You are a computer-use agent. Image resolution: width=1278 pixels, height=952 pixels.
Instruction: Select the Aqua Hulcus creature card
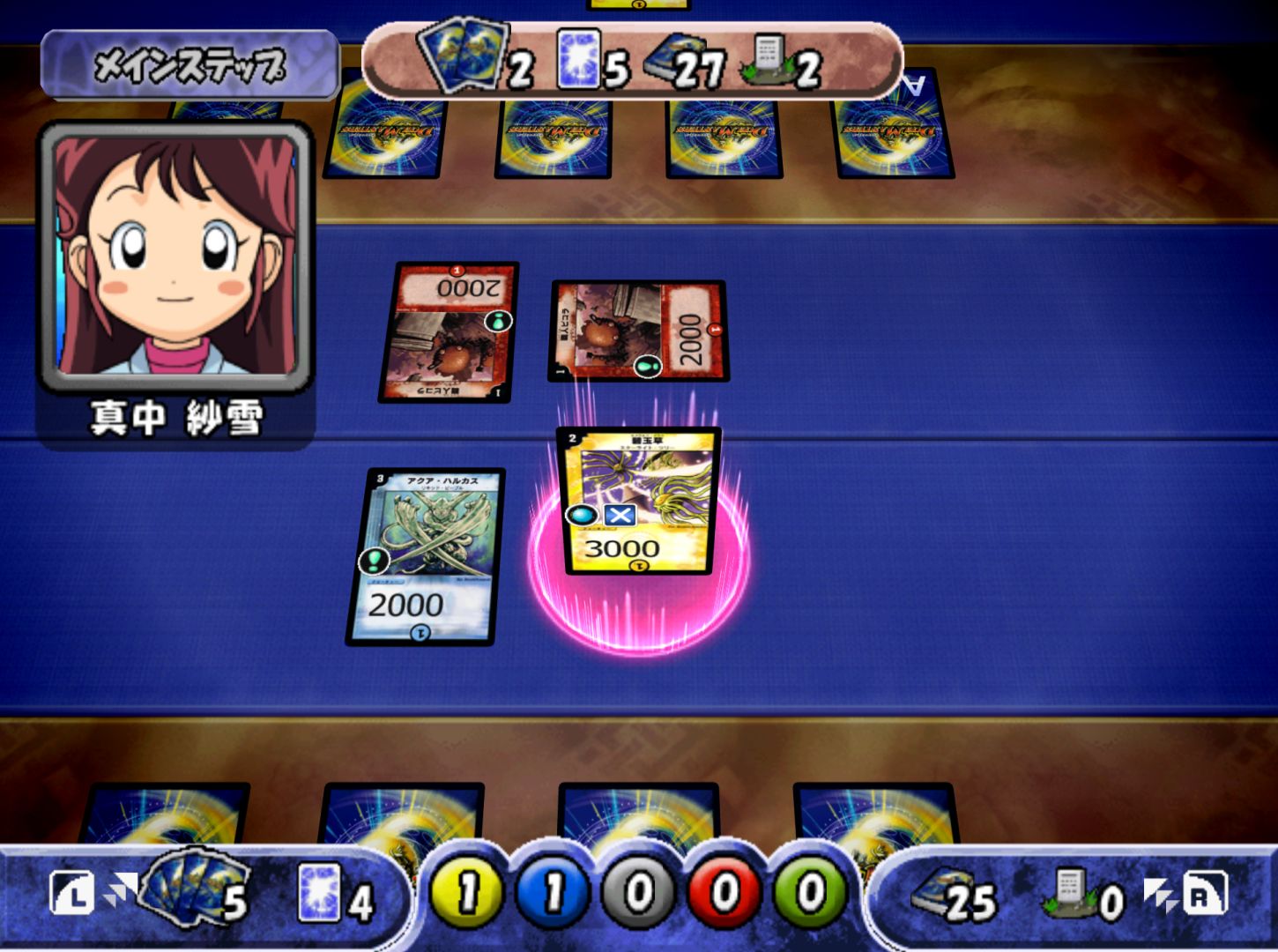coord(427,555)
